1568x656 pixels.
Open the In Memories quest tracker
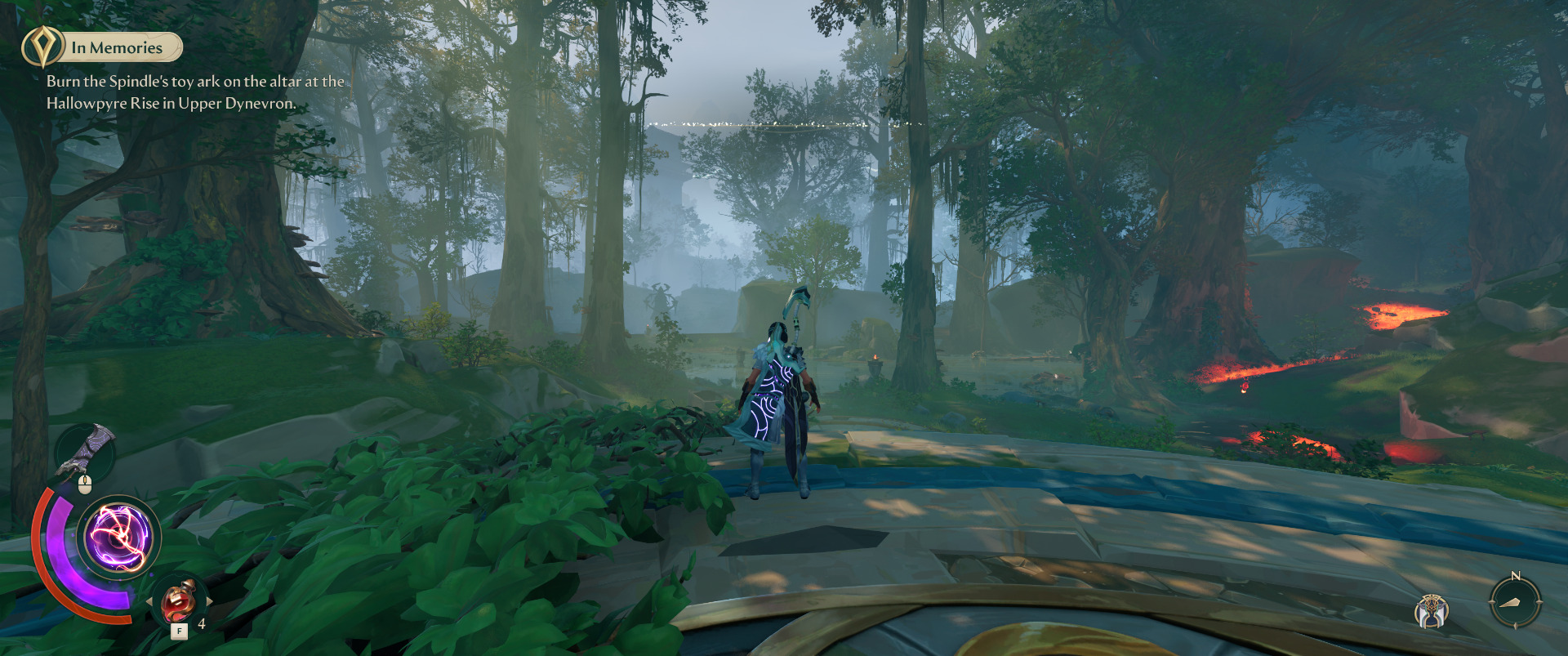click(x=117, y=48)
